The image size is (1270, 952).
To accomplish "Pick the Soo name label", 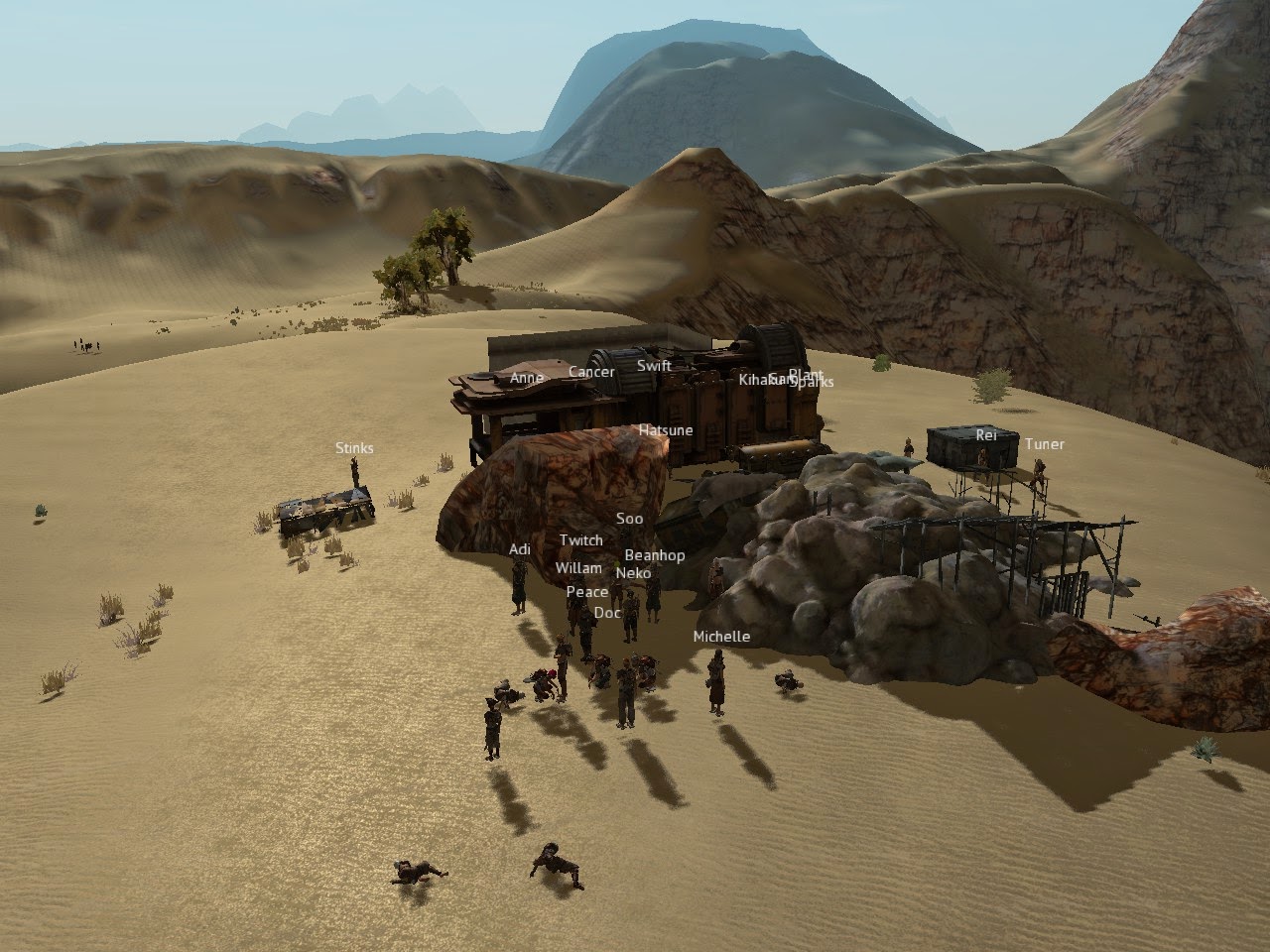I will 629,519.
